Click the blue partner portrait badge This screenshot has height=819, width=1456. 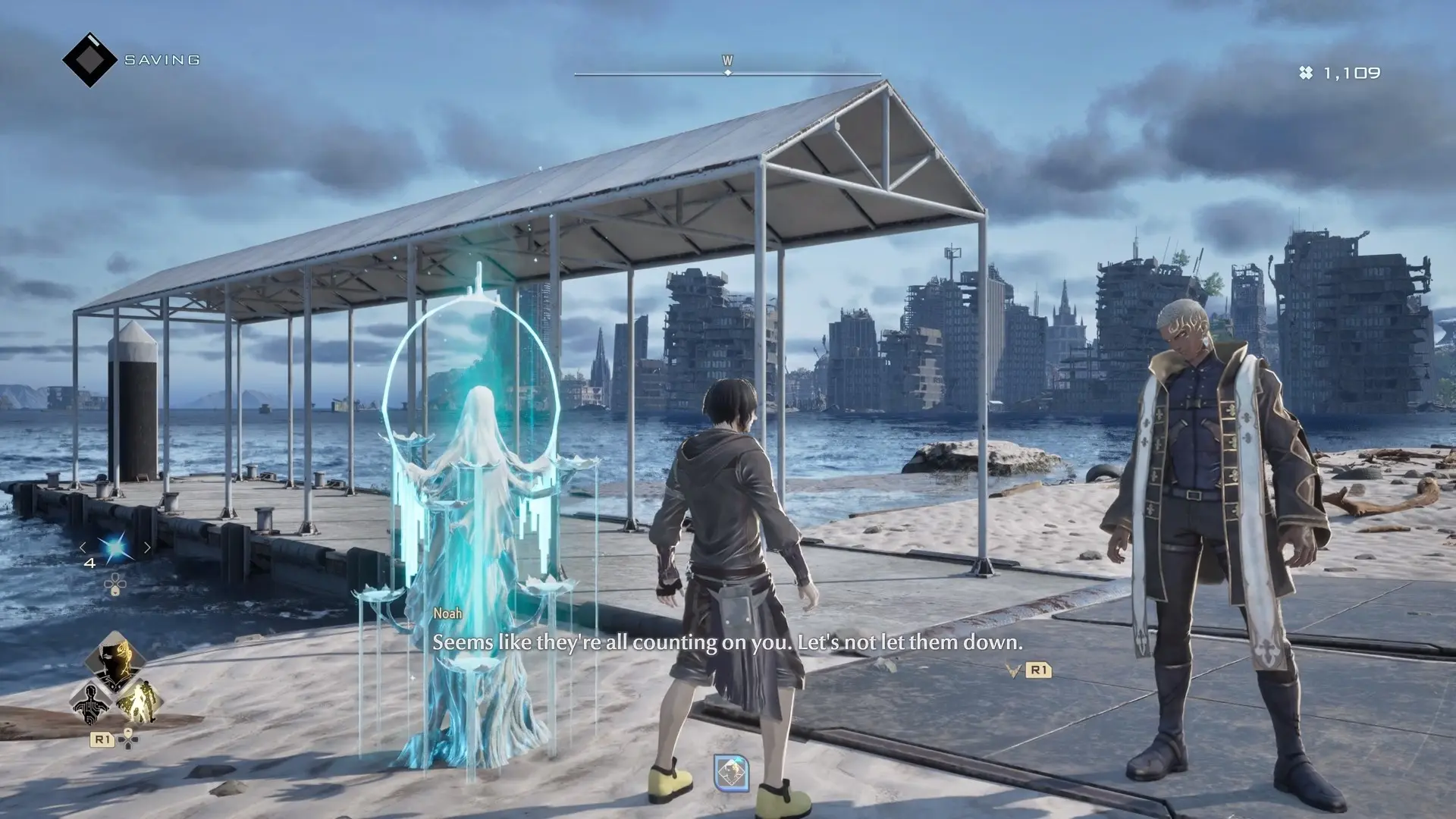(x=731, y=773)
